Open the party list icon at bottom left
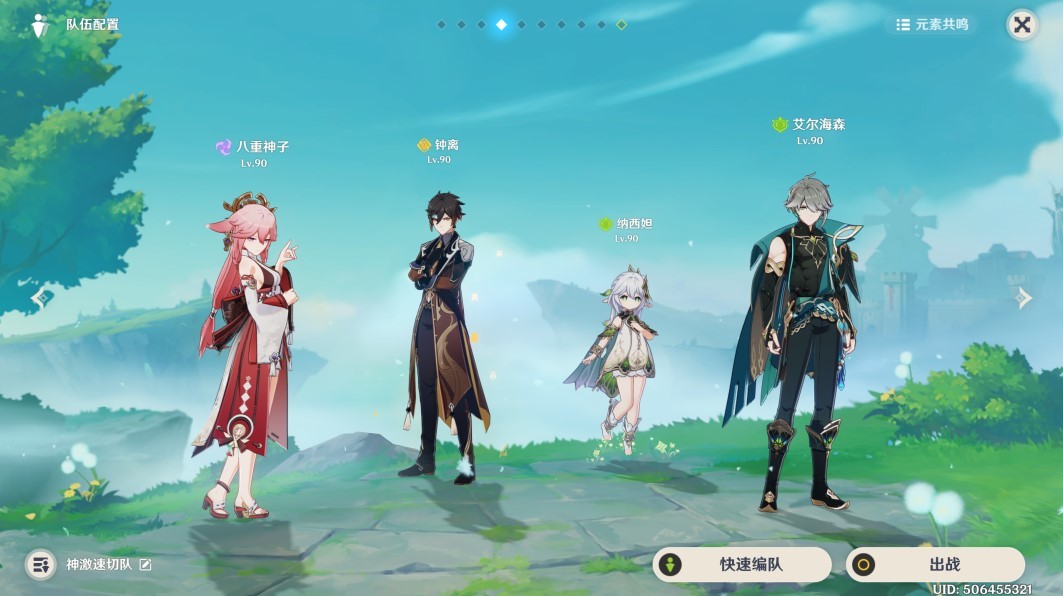Viewport: 1063px width, 596px height. pyautogui.click(x=40, y=565)
